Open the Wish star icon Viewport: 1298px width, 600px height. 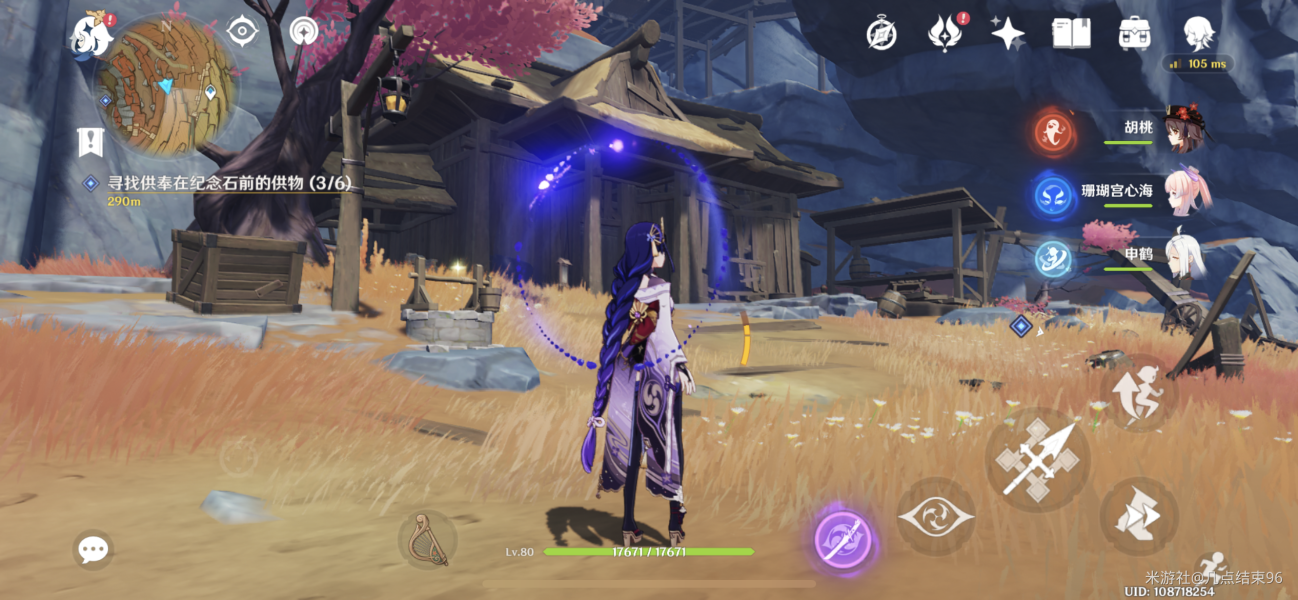point(1007,34)
